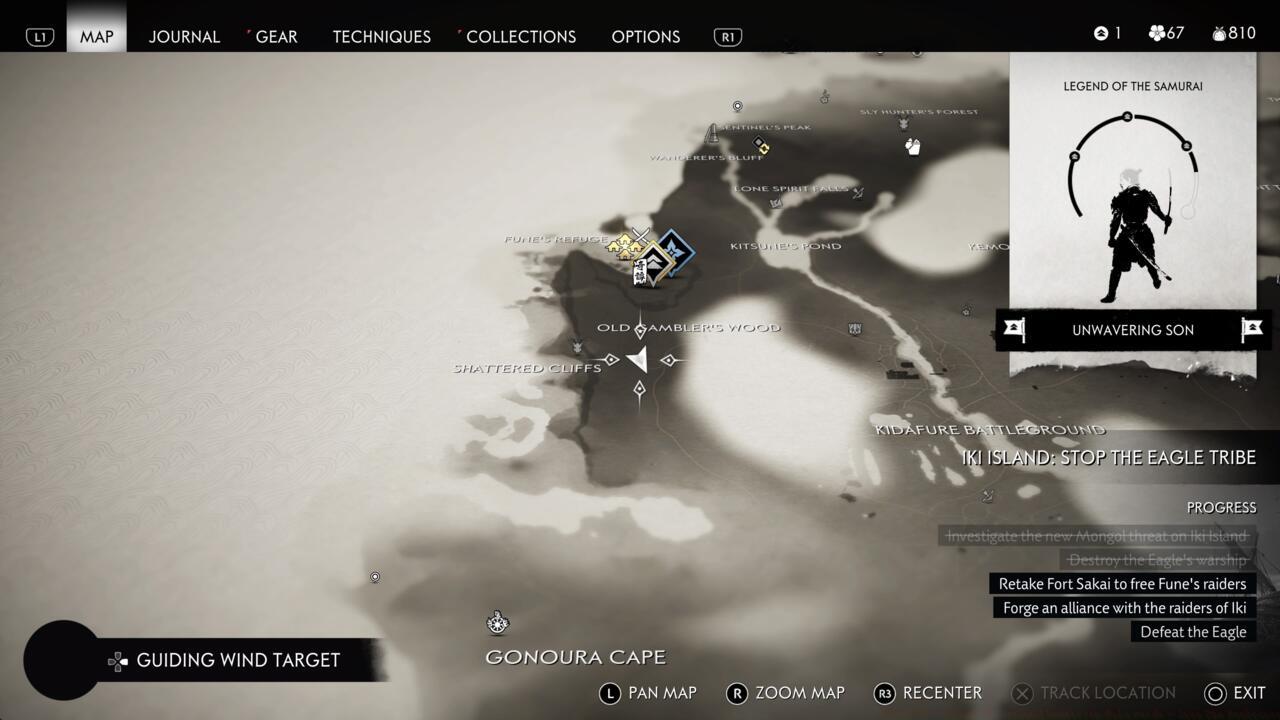Screen dimensions: 1280x720
Task: Select the player arrow marker on map
Action: [638, 360]
